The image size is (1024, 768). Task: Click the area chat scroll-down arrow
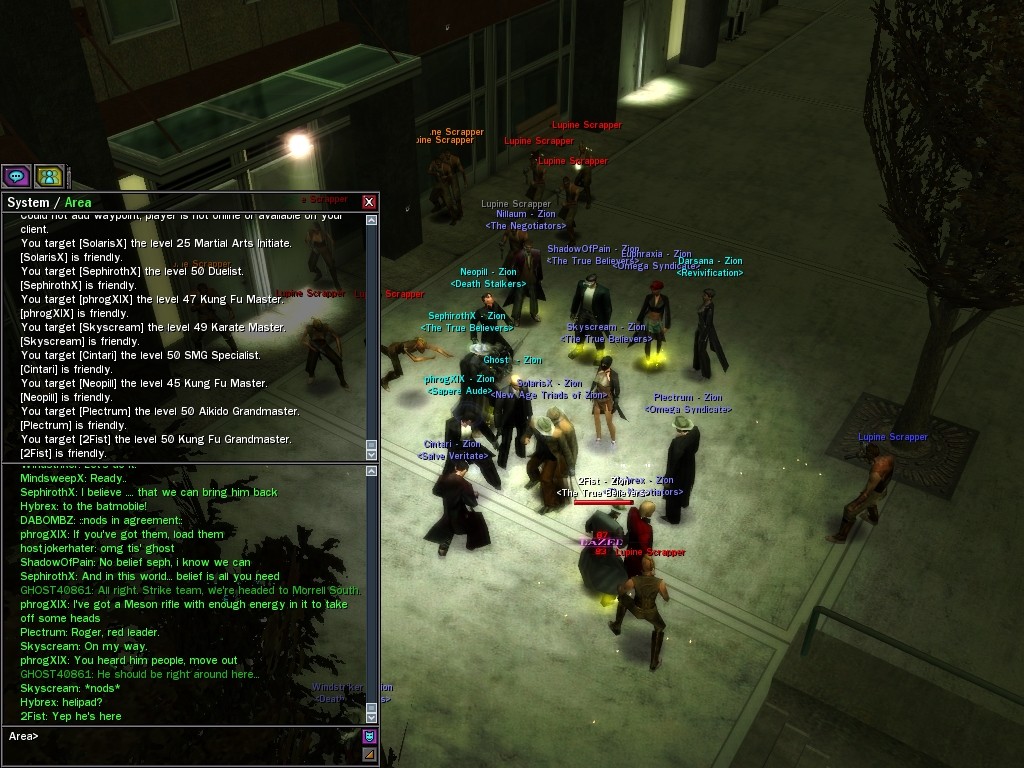coord(372,717)
